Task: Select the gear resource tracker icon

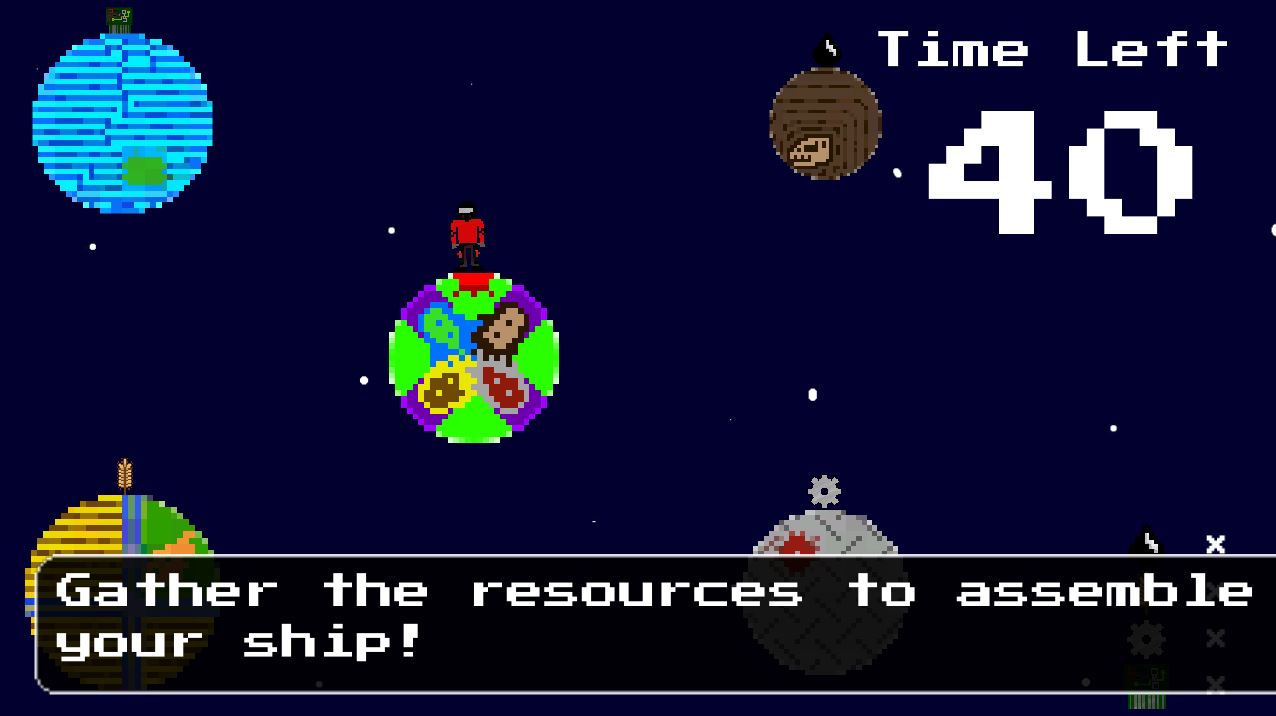Action: (x=1146, y=638)
